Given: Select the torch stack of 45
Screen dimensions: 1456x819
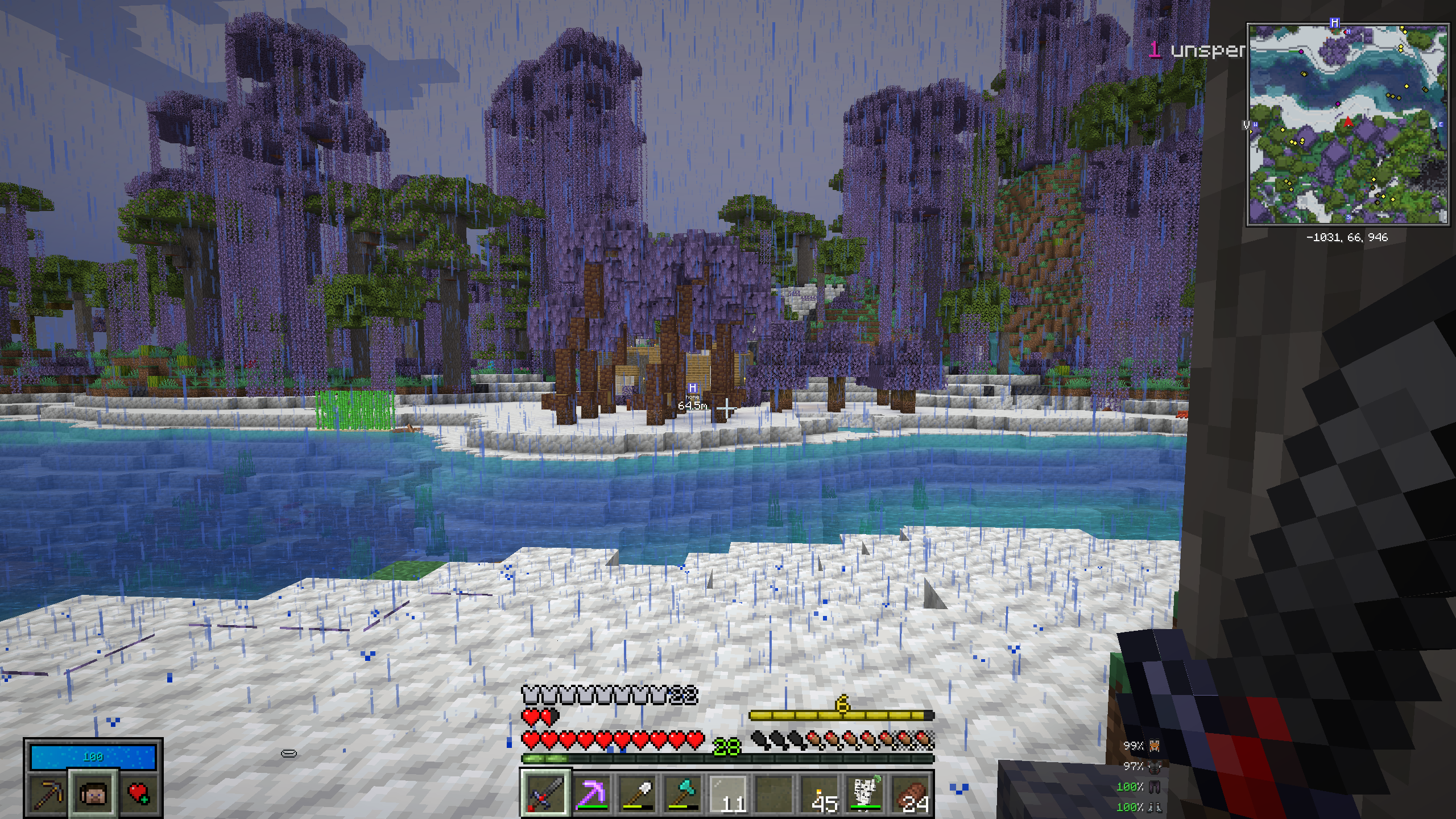Looking at the screenshot, I should [x=820, y=793].
